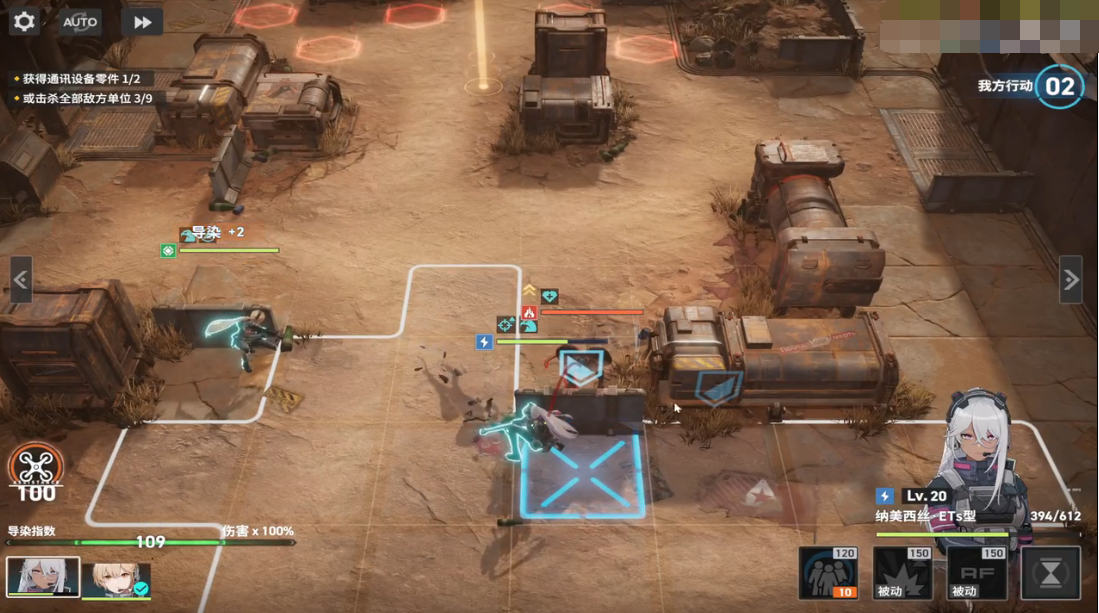Select the white-haired character portrait

[43, 577]
